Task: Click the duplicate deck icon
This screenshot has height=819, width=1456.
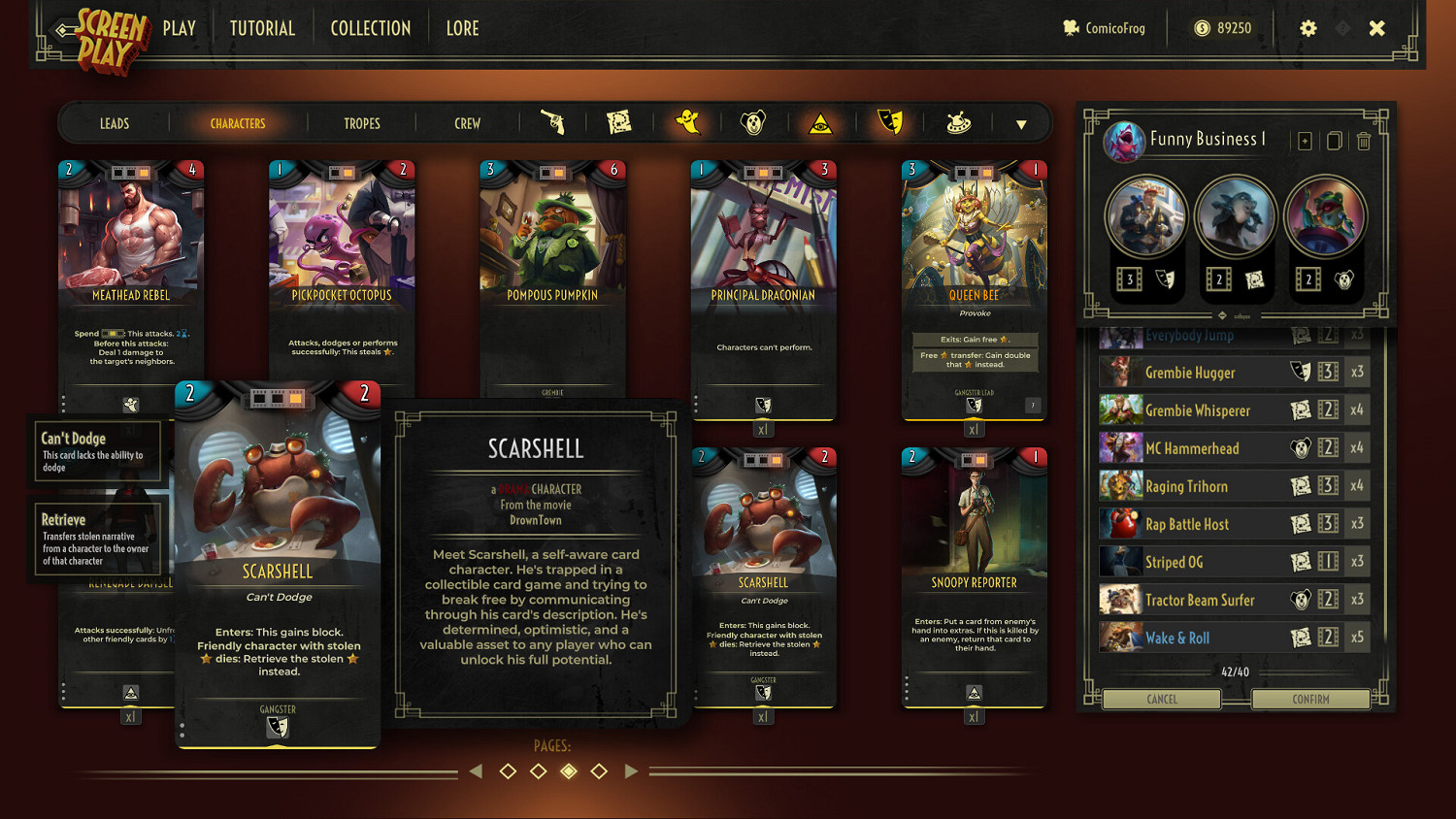Action: 1333,141
